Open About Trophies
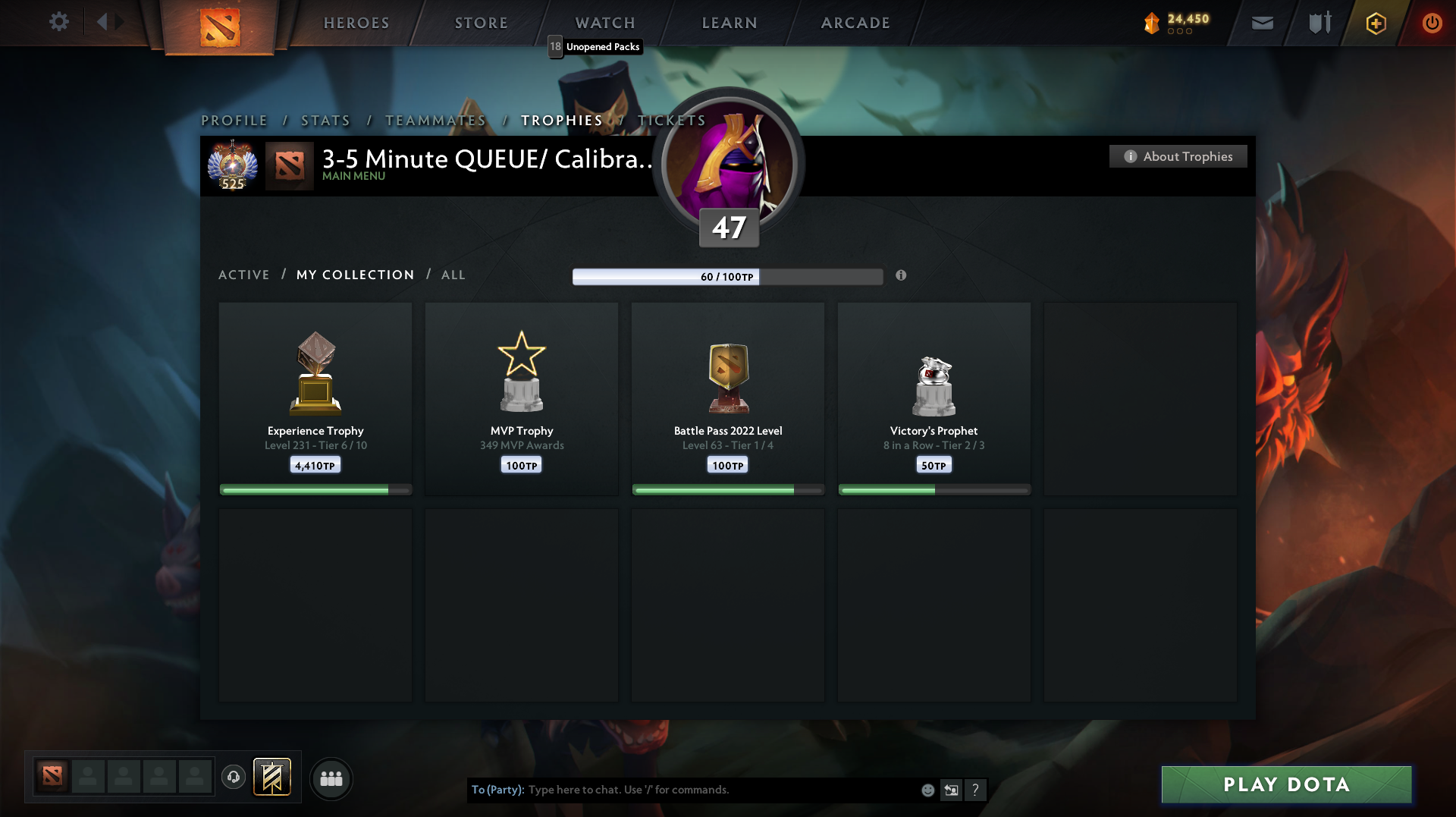 coord(1178,156)
